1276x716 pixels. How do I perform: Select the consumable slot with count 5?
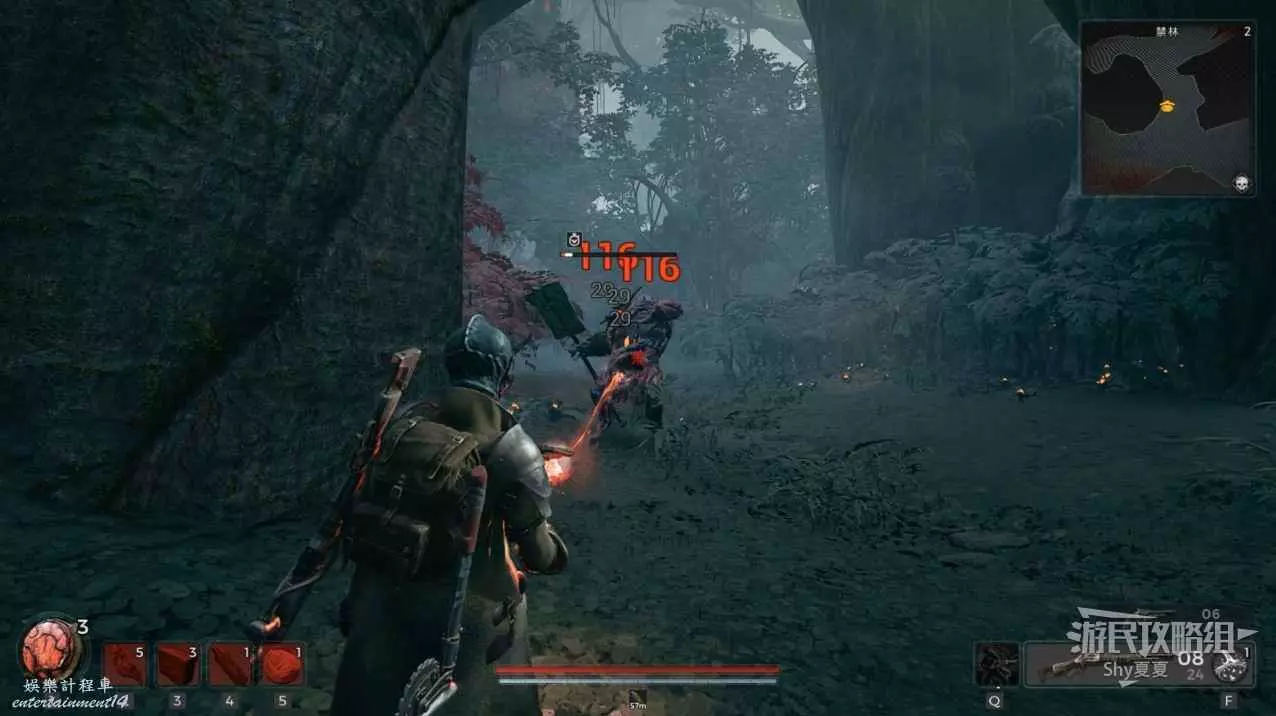pos(125,664)
